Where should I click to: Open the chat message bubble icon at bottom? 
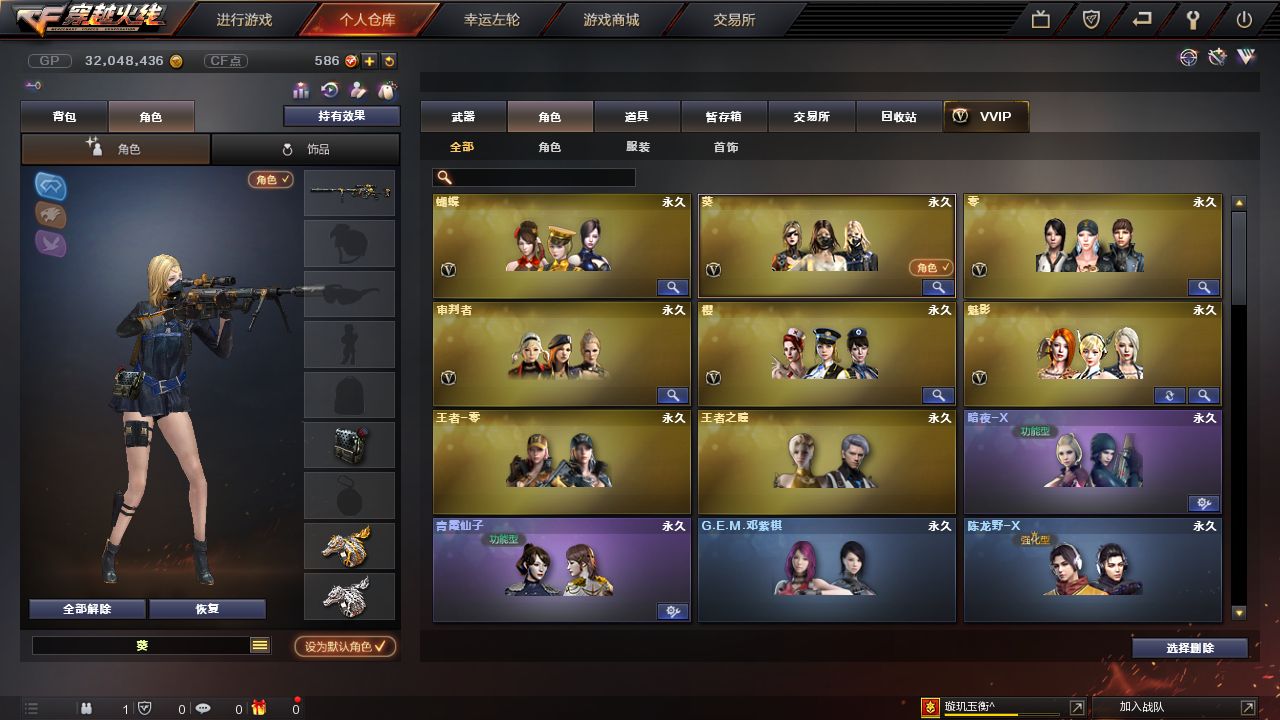(203, 708)
